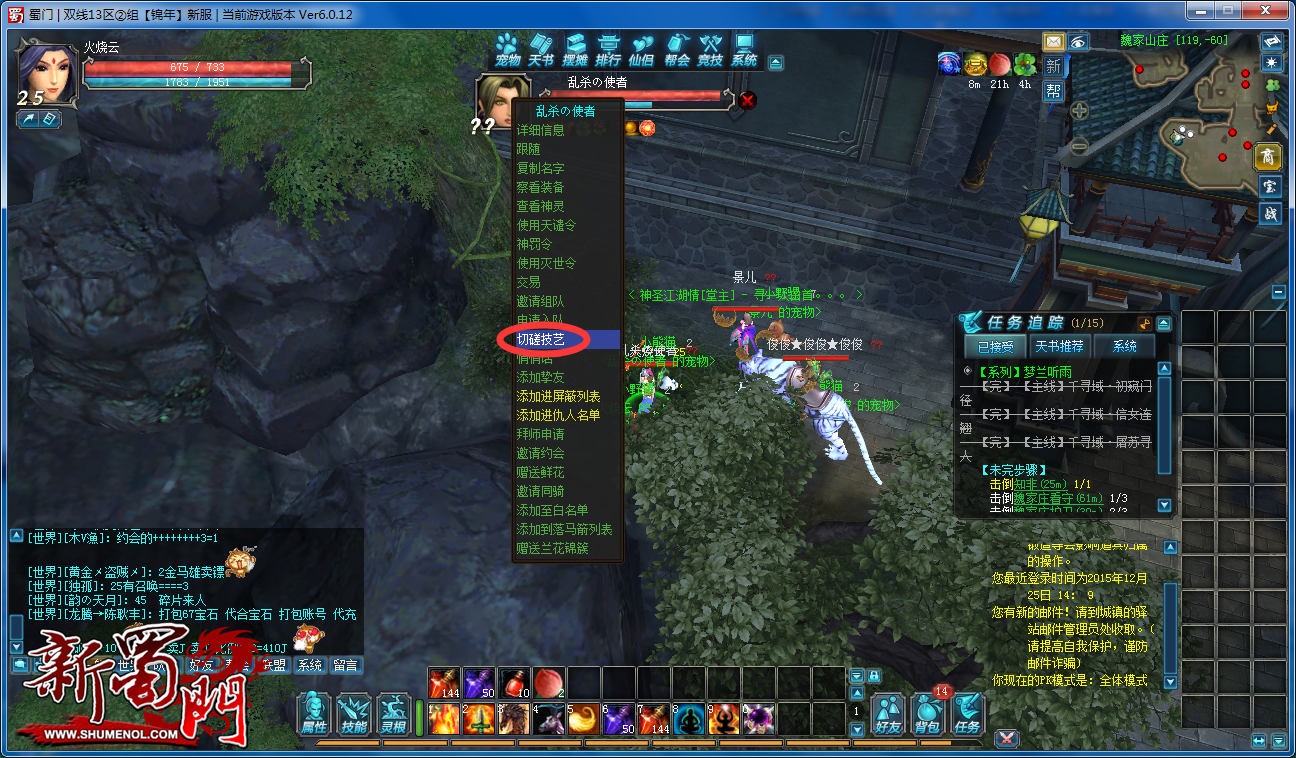1296x758 pixels.
Task: Select 交易 to trade with the player
Action: click(x=529, y=282)
